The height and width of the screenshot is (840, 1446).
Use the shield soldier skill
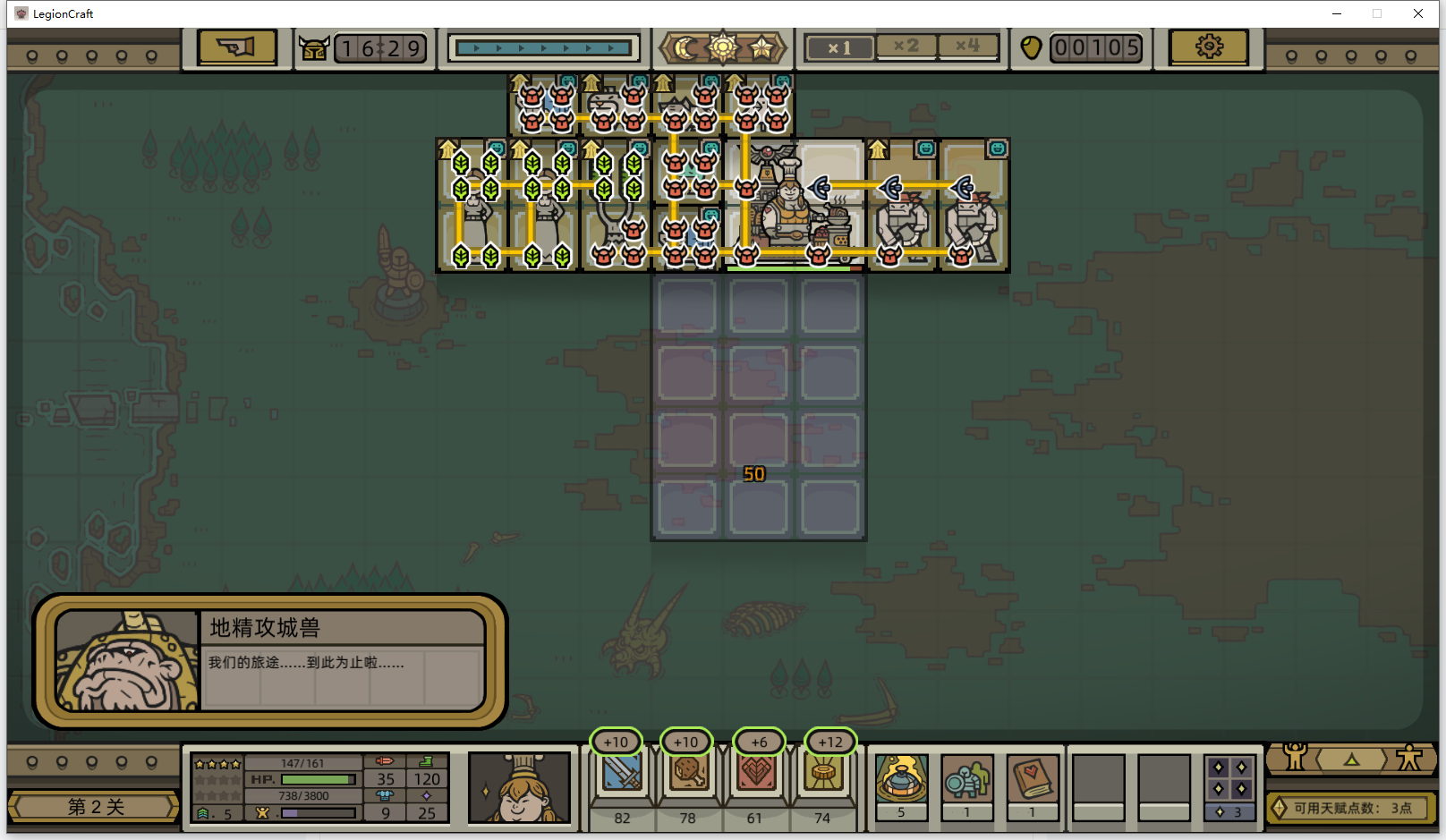(x=966, y=778)
